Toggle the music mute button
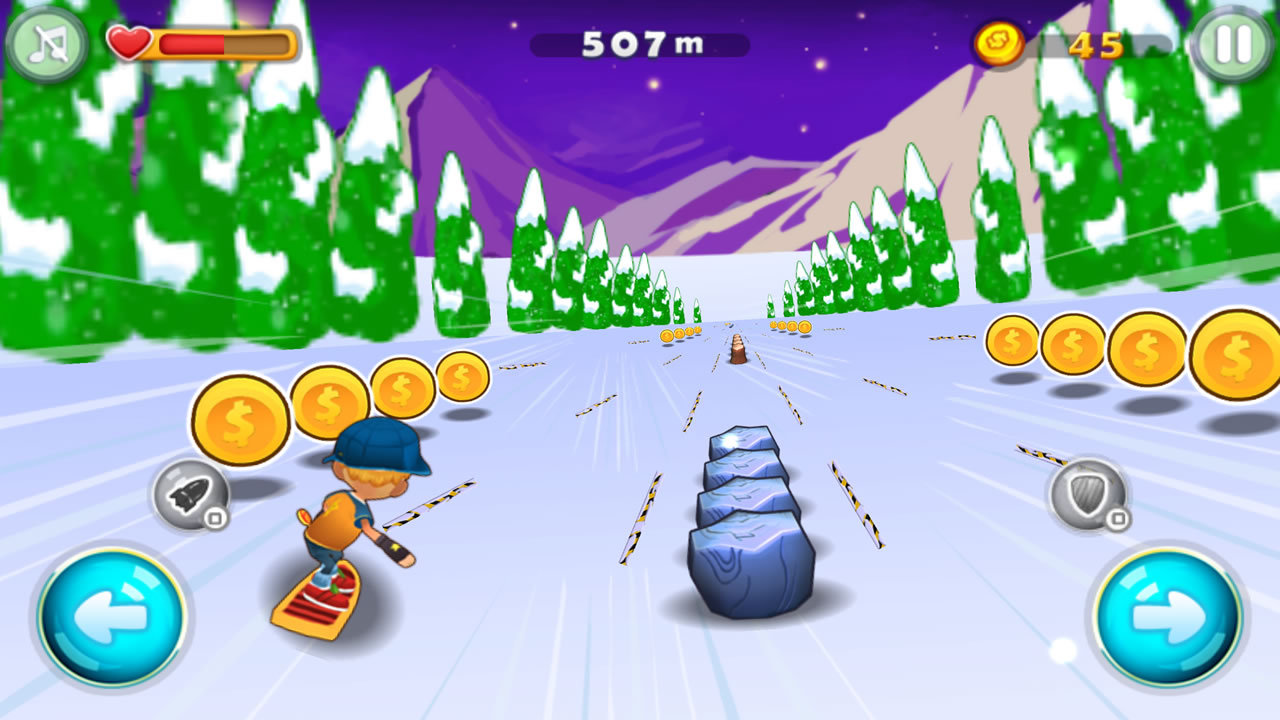Screen dimensions: 1280x720 coord(46,45)
